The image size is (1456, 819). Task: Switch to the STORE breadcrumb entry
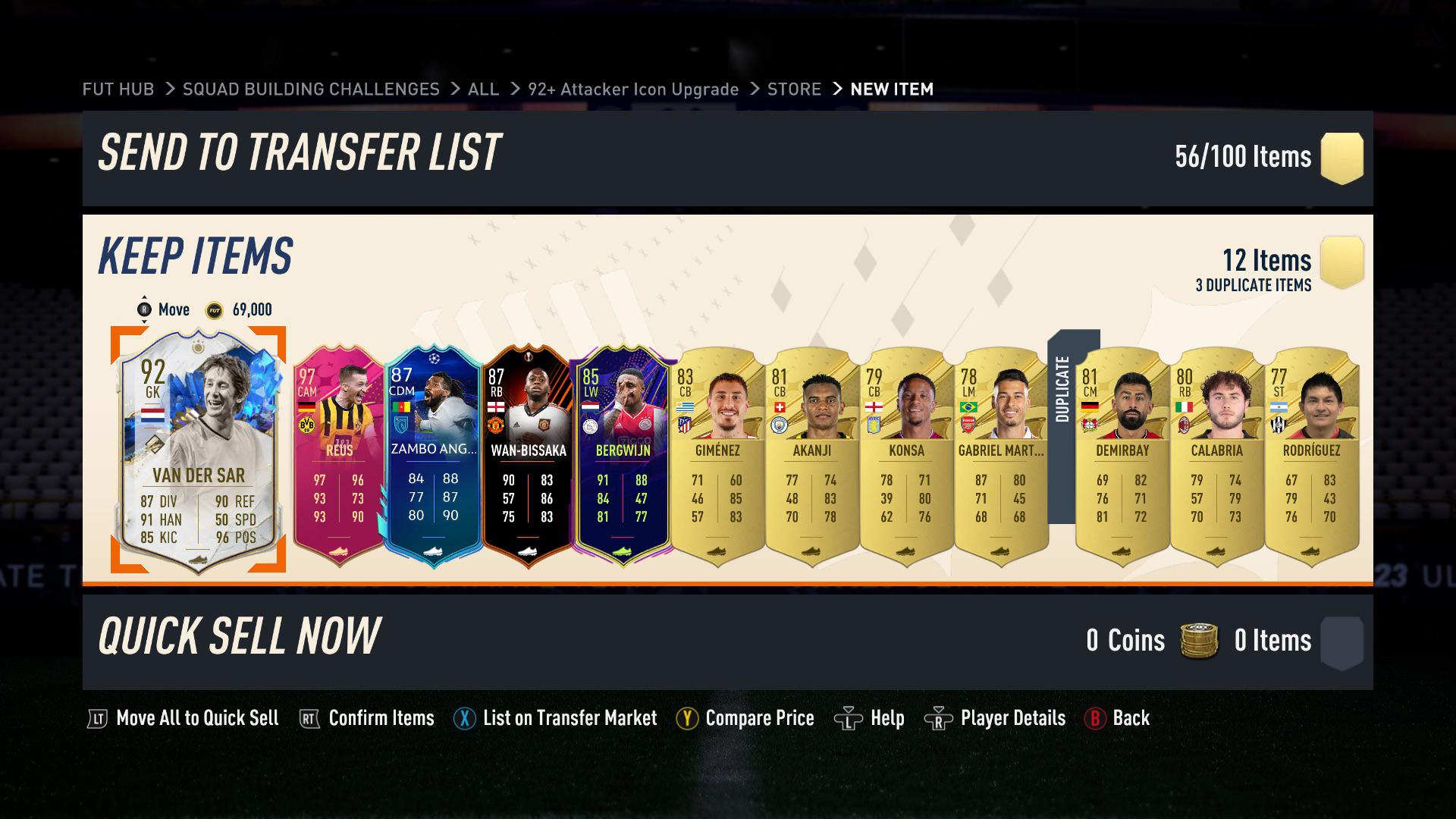(793, 89)
